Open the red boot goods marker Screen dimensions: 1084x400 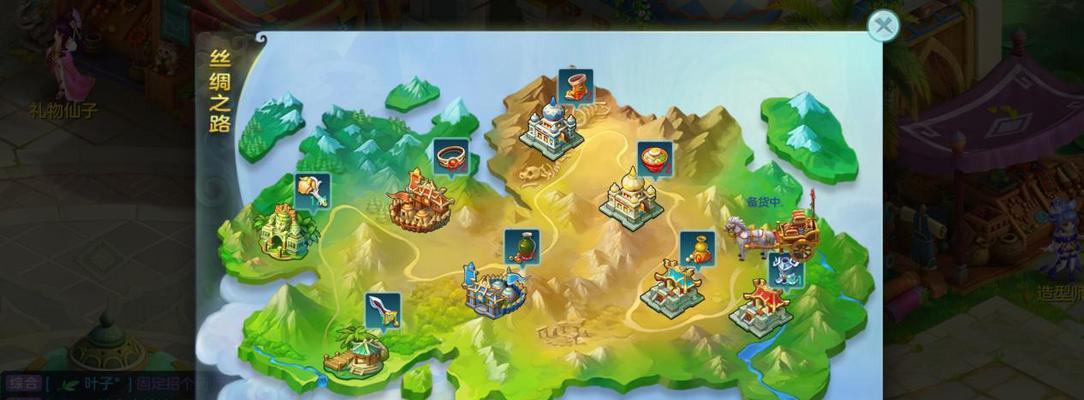click(x=575, y=85)
